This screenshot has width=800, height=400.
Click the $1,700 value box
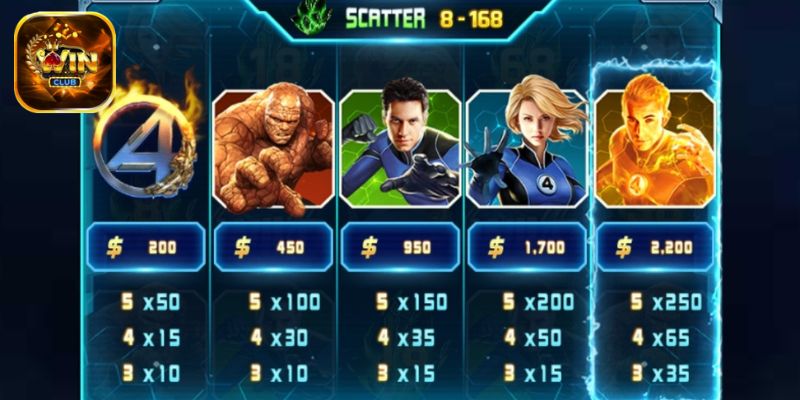tap(527, 247)
